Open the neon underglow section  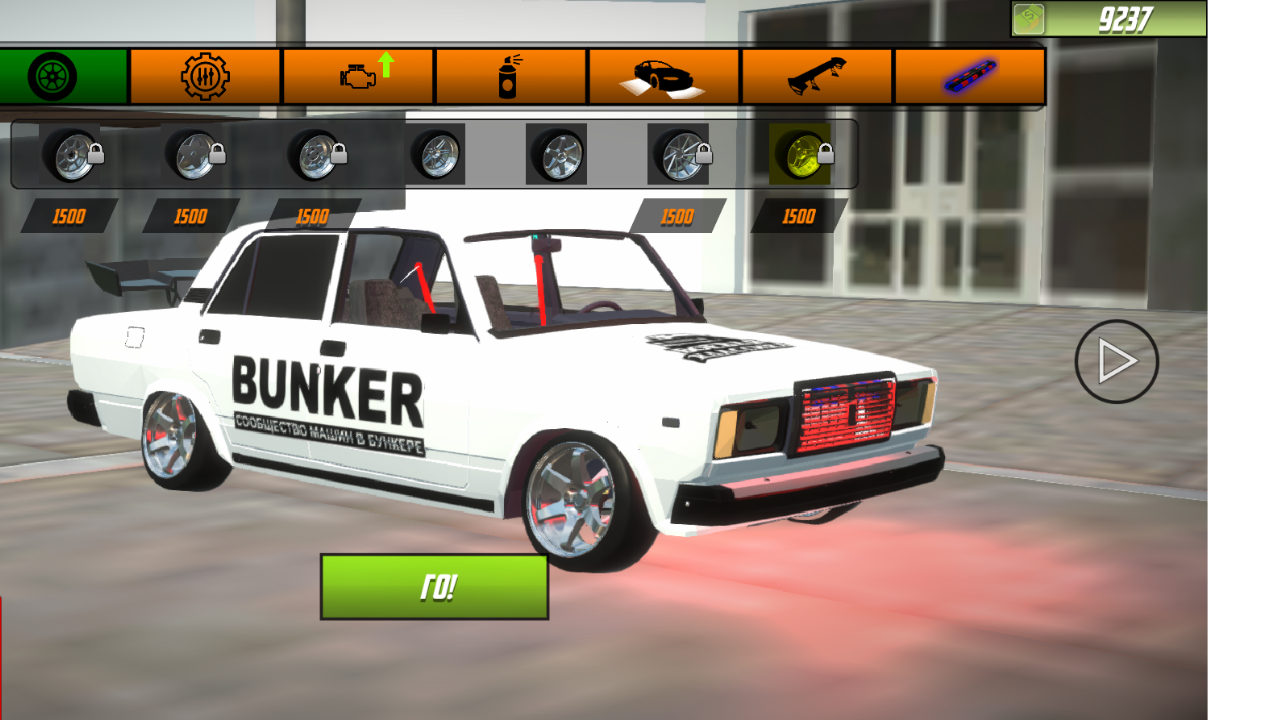tap(968, 75)
